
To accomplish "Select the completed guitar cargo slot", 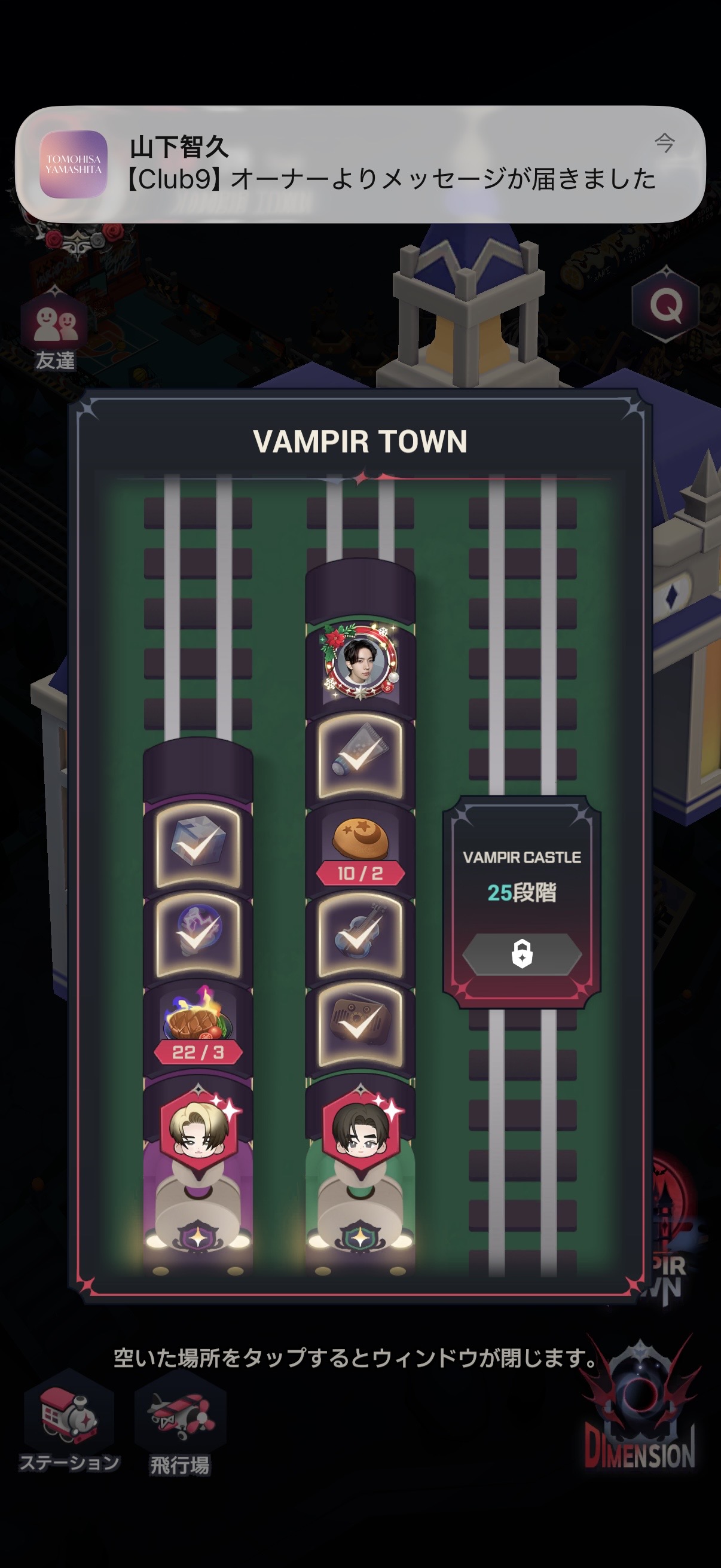I will click(x=360, y=936).
